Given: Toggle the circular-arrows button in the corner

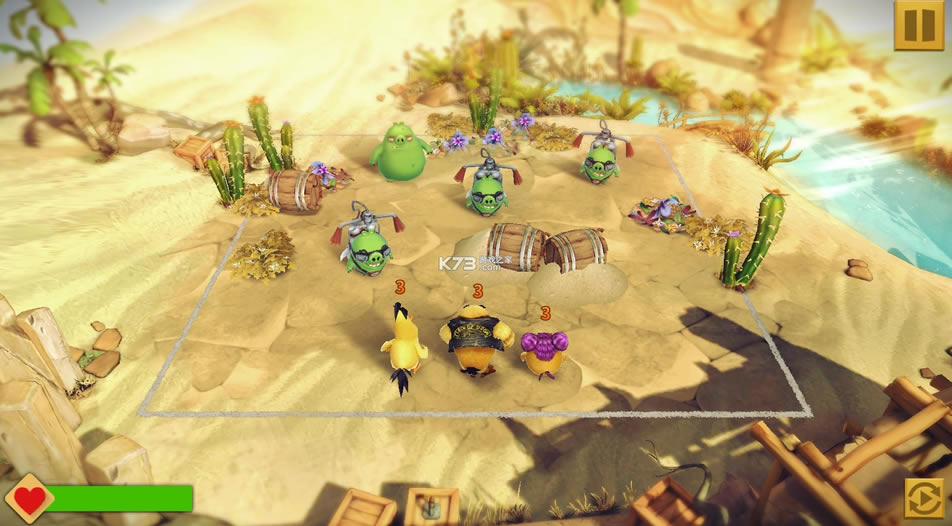Looking at the screenshot, I should click(924, 498).
